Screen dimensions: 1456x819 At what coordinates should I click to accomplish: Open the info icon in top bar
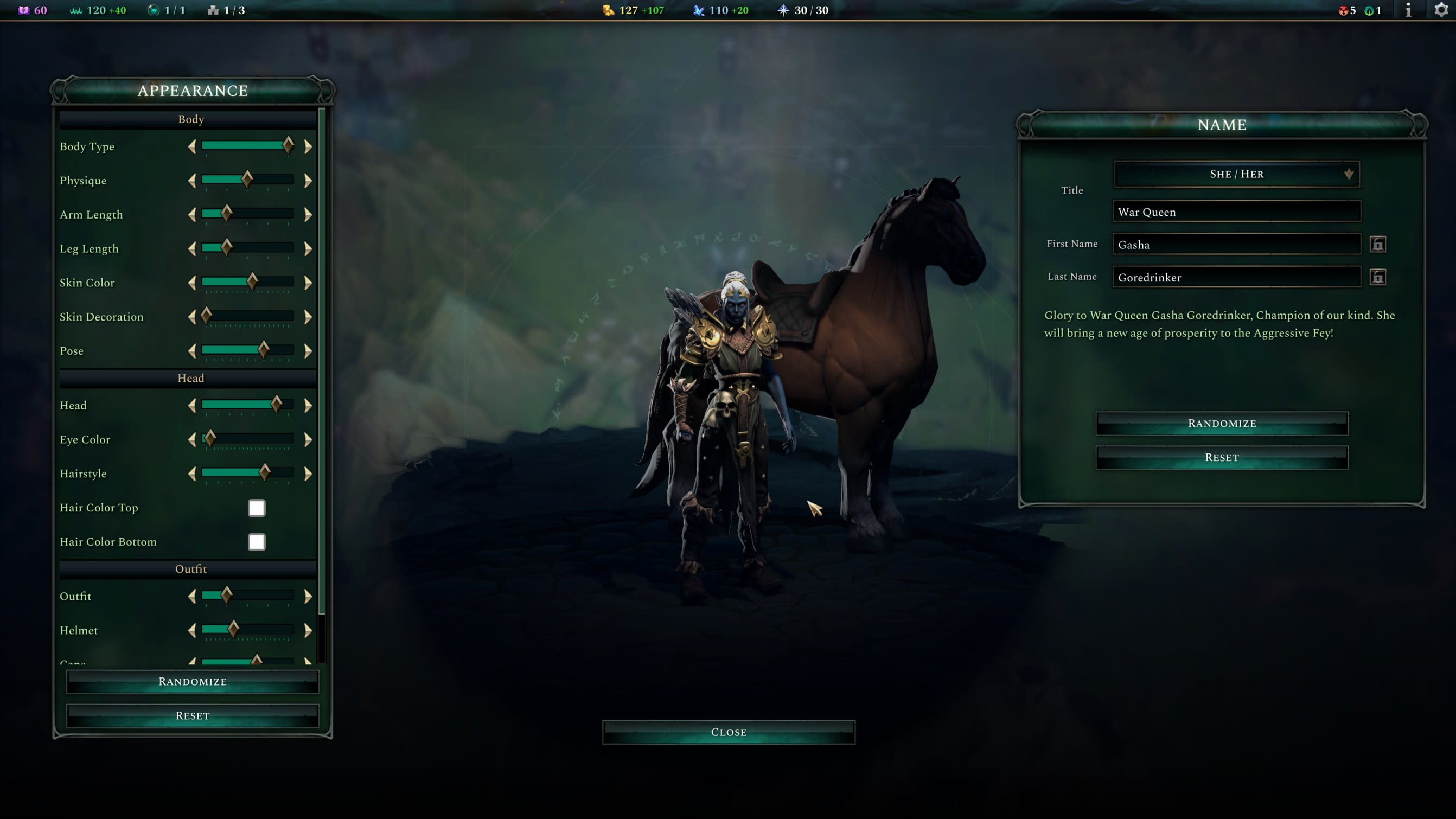coord(1408,10)
